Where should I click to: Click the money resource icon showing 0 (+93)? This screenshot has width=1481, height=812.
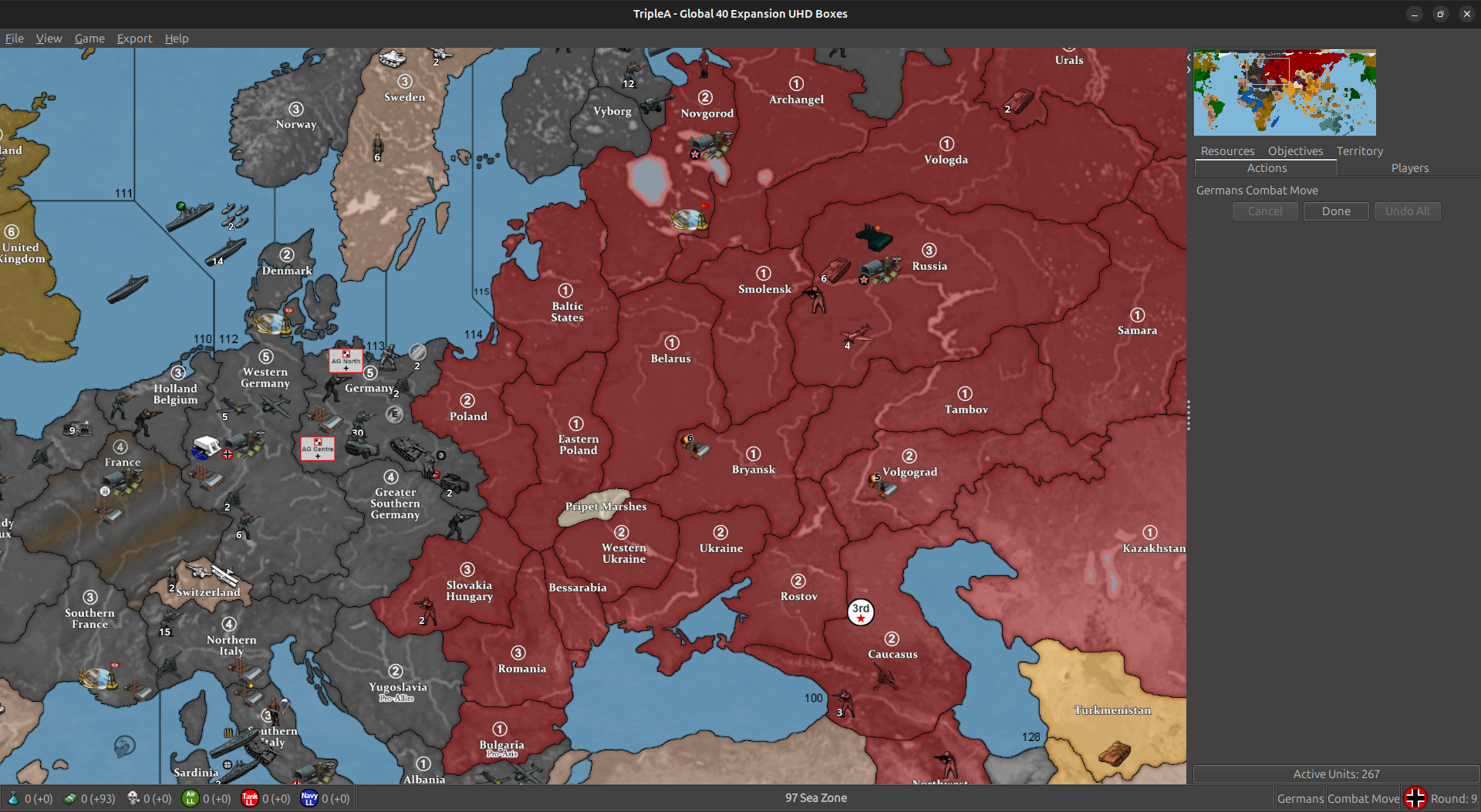[x=71, y=799]
